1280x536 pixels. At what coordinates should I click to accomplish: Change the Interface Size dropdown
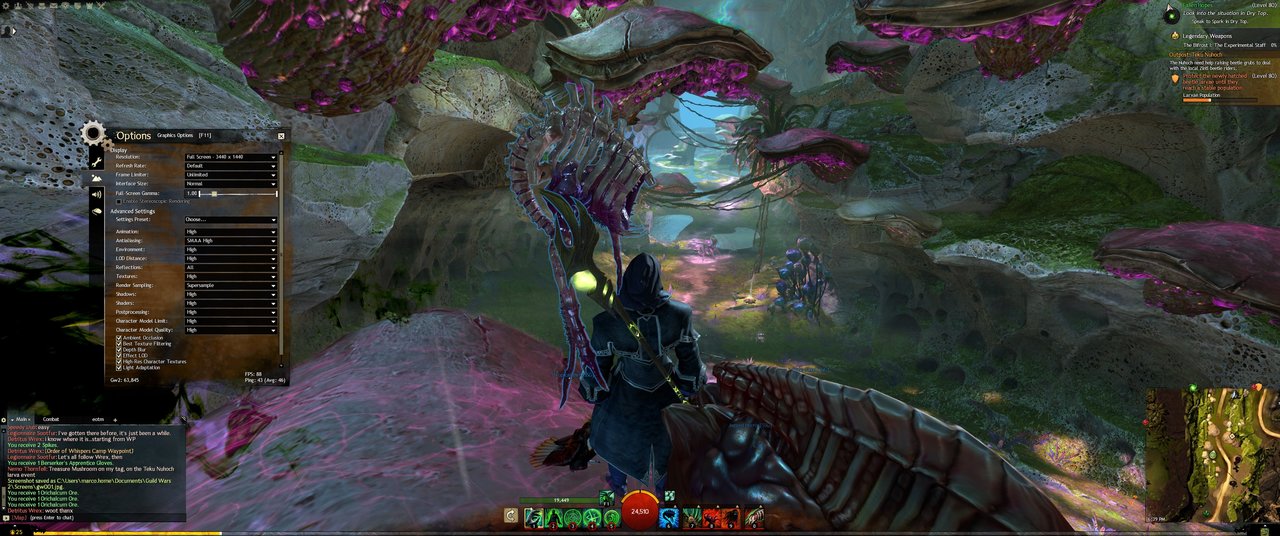[230, 184]
